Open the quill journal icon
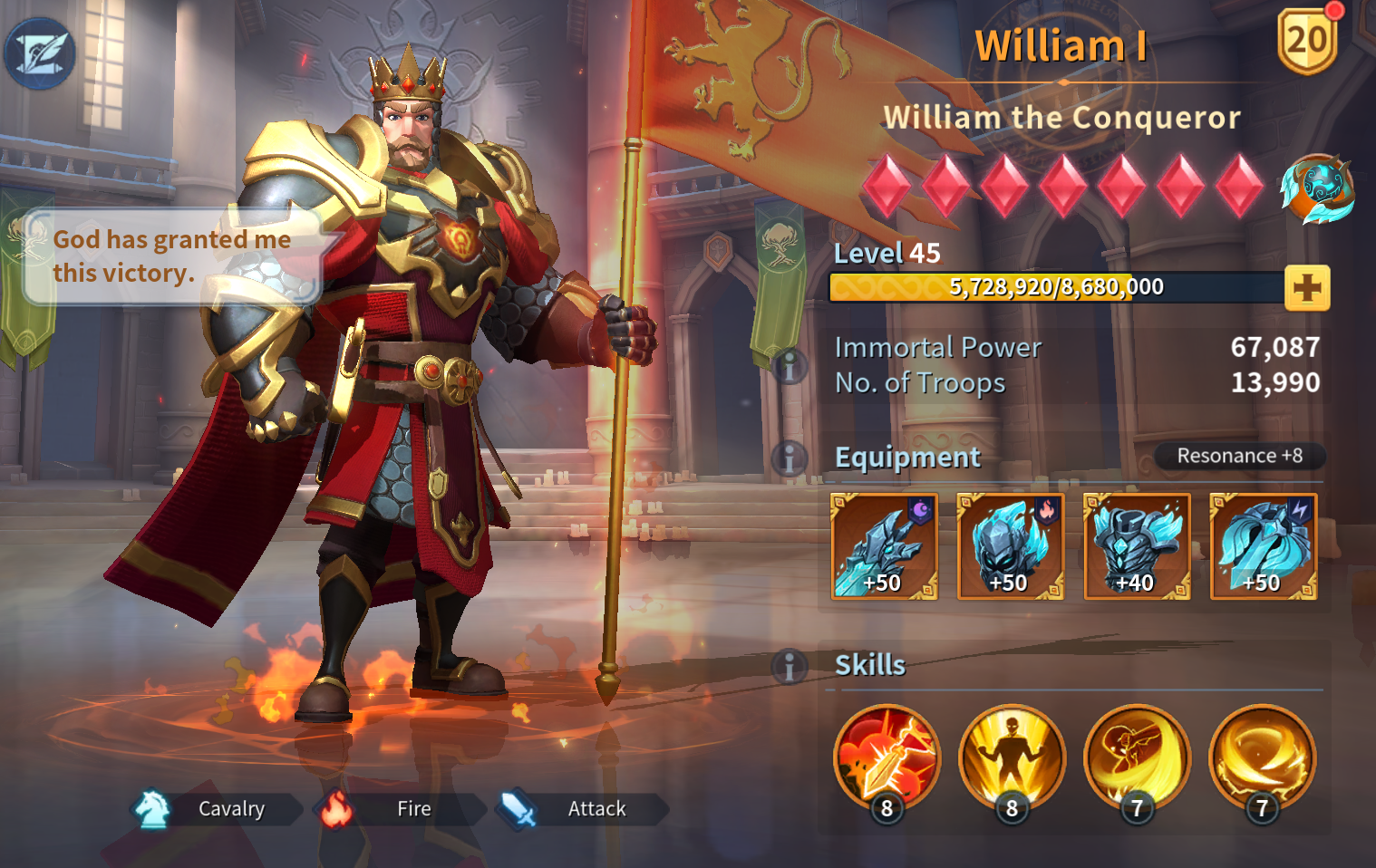 [41, 53]
